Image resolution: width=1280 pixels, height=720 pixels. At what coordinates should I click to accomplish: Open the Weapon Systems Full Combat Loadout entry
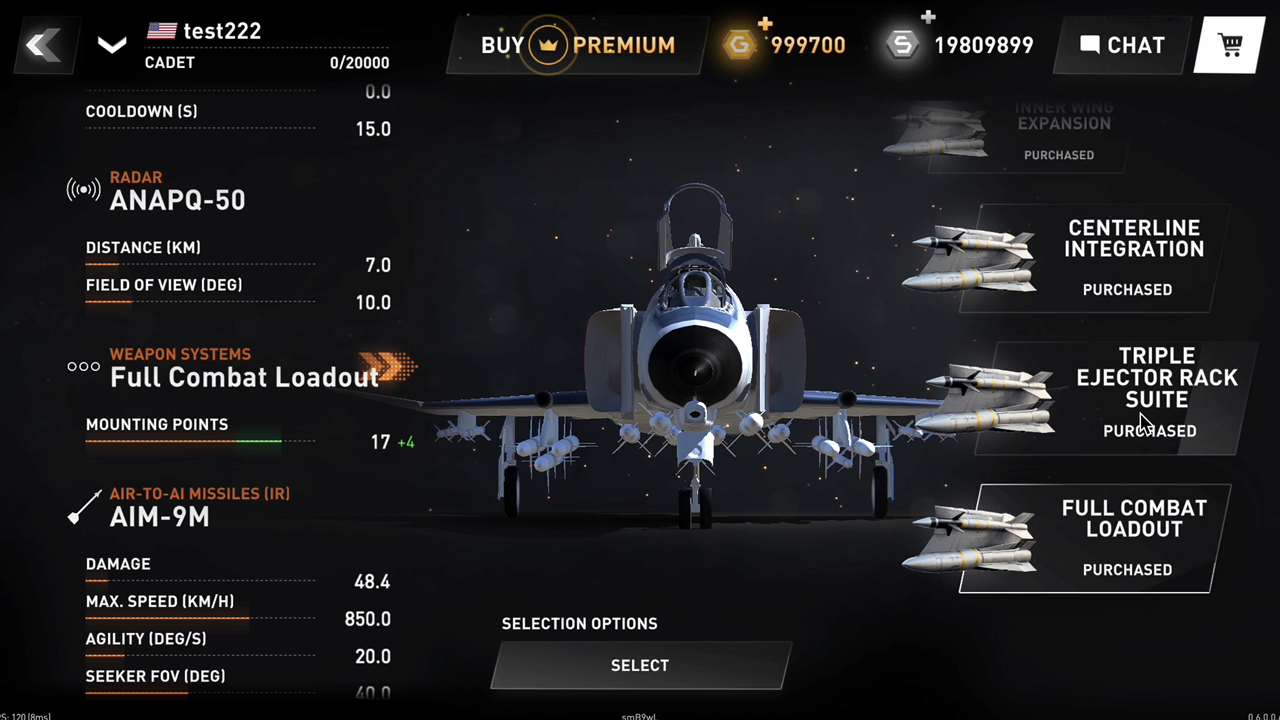(244, 376)
